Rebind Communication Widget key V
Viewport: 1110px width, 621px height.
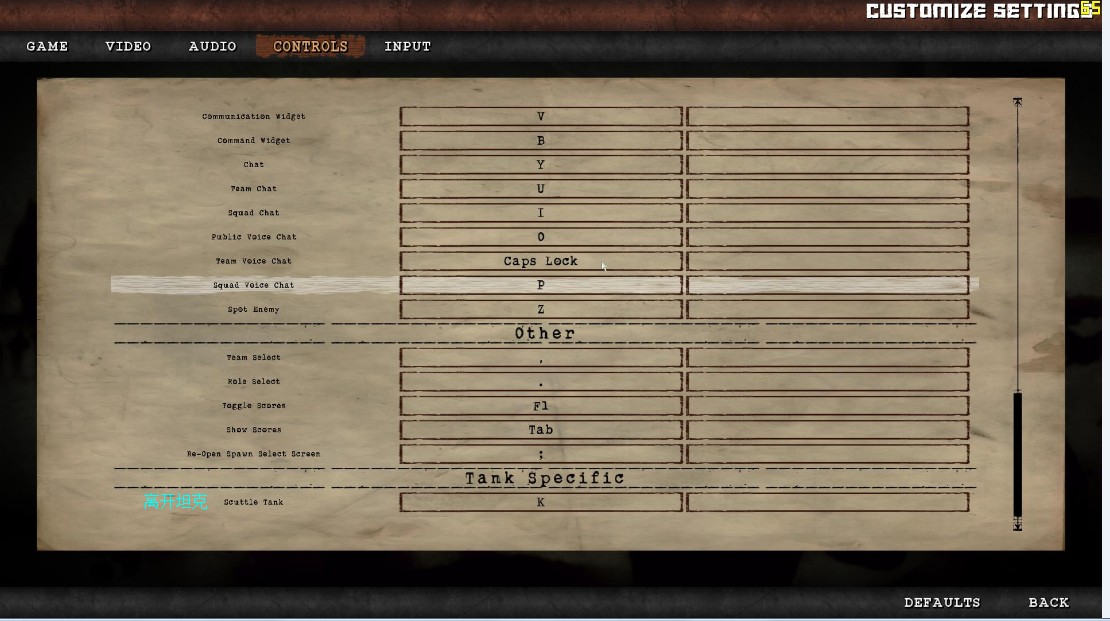(541, 117)
